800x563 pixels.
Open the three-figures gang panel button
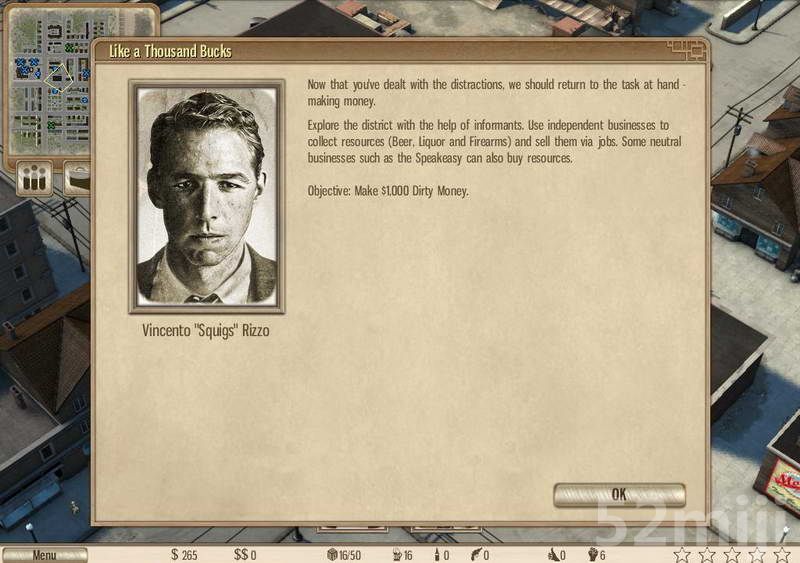(x=35, y=178)
